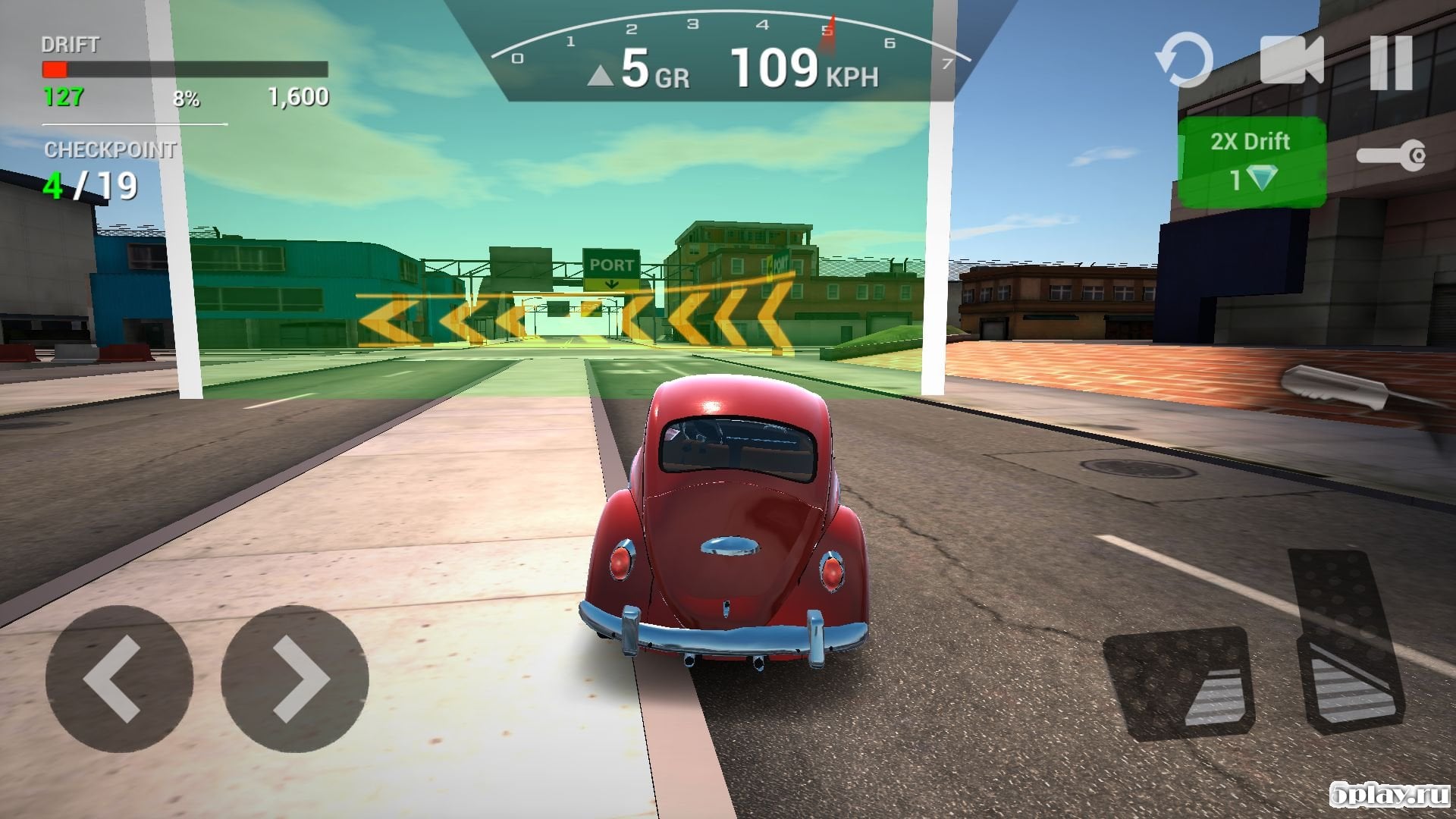Steer right with the right arrow button
The width and height of the screenshot is (1456, 819).
click(x=295, y=678)
